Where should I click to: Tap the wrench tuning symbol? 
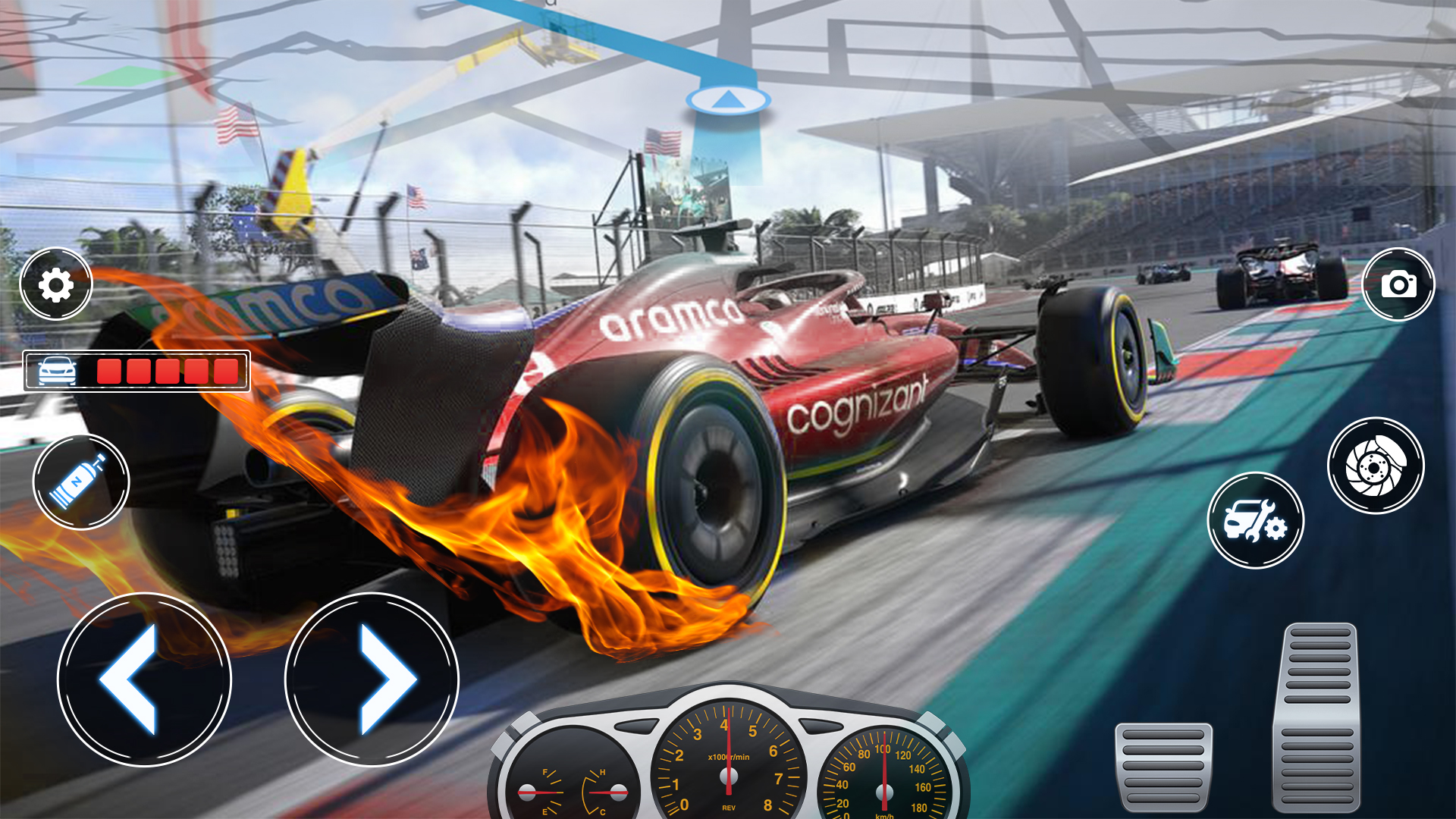[x=1268, y=519]
